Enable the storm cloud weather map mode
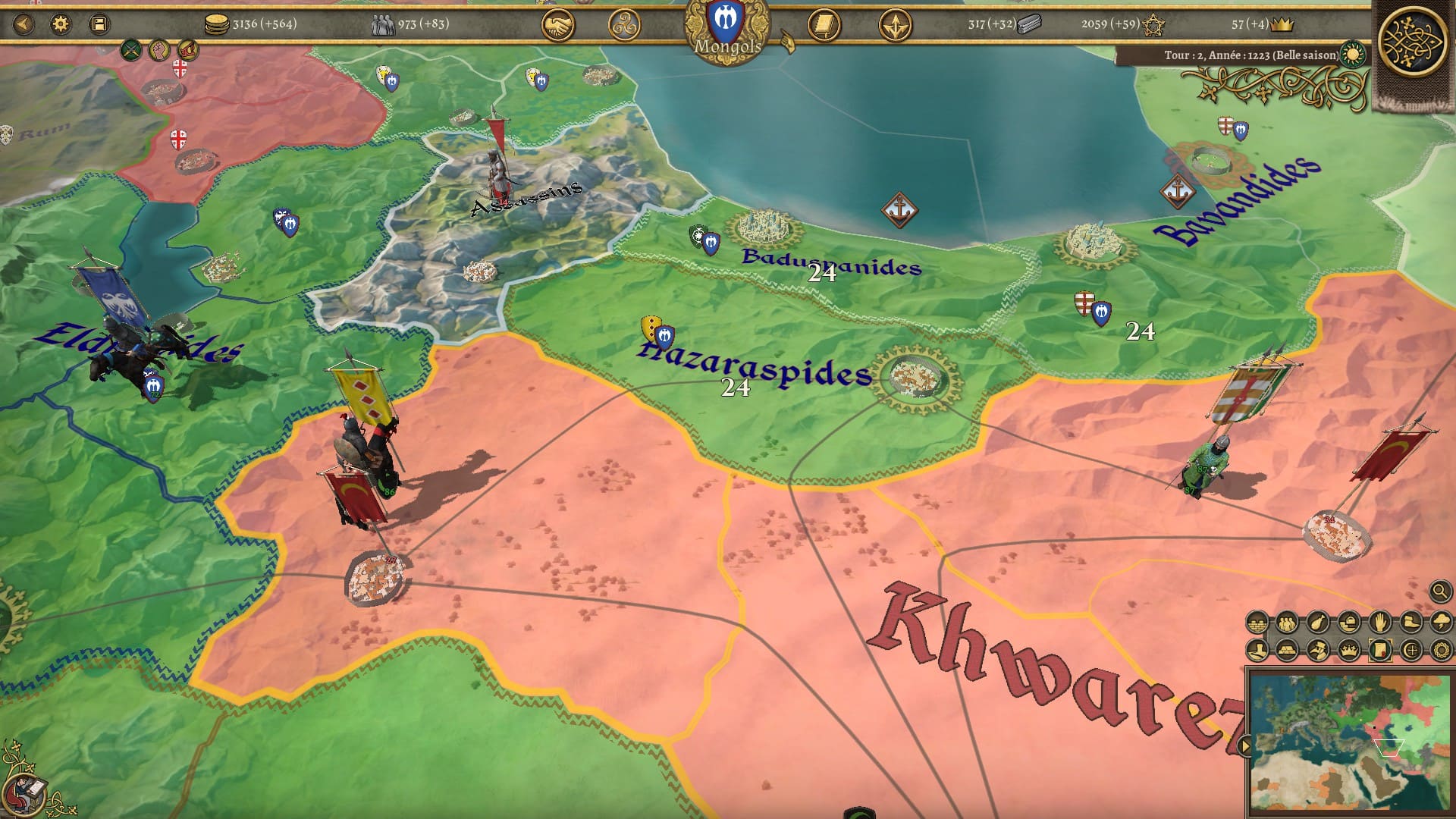Screen dimensions: 1456x819 [1440, 623]
